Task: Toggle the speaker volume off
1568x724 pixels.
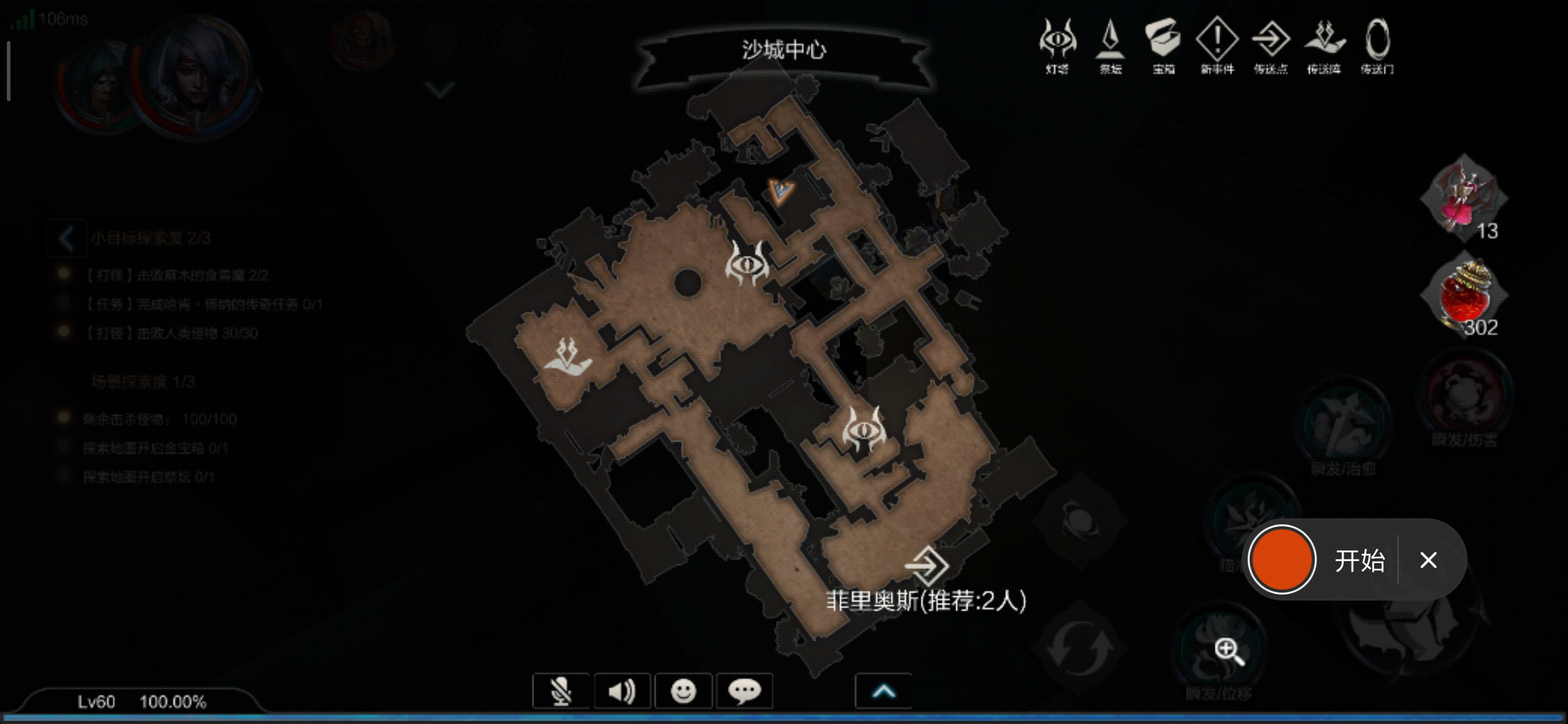Action: tap(623, 690)
